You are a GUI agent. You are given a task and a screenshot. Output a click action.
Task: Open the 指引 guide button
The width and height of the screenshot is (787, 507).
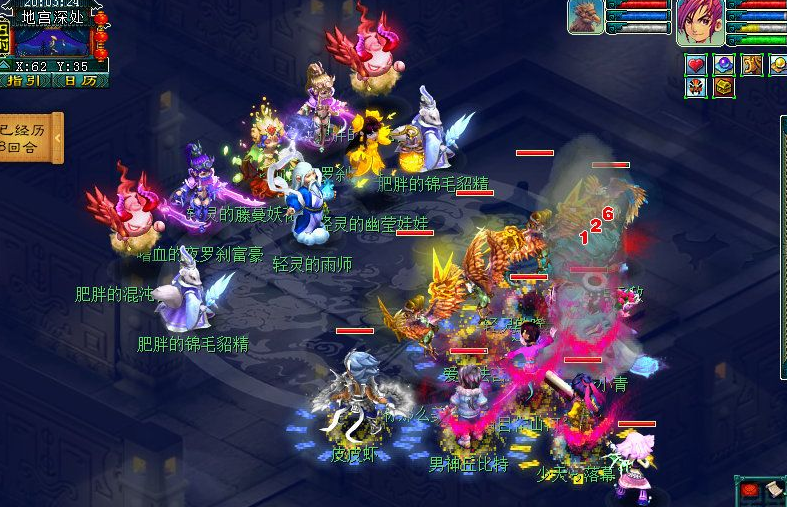[25, 80]
